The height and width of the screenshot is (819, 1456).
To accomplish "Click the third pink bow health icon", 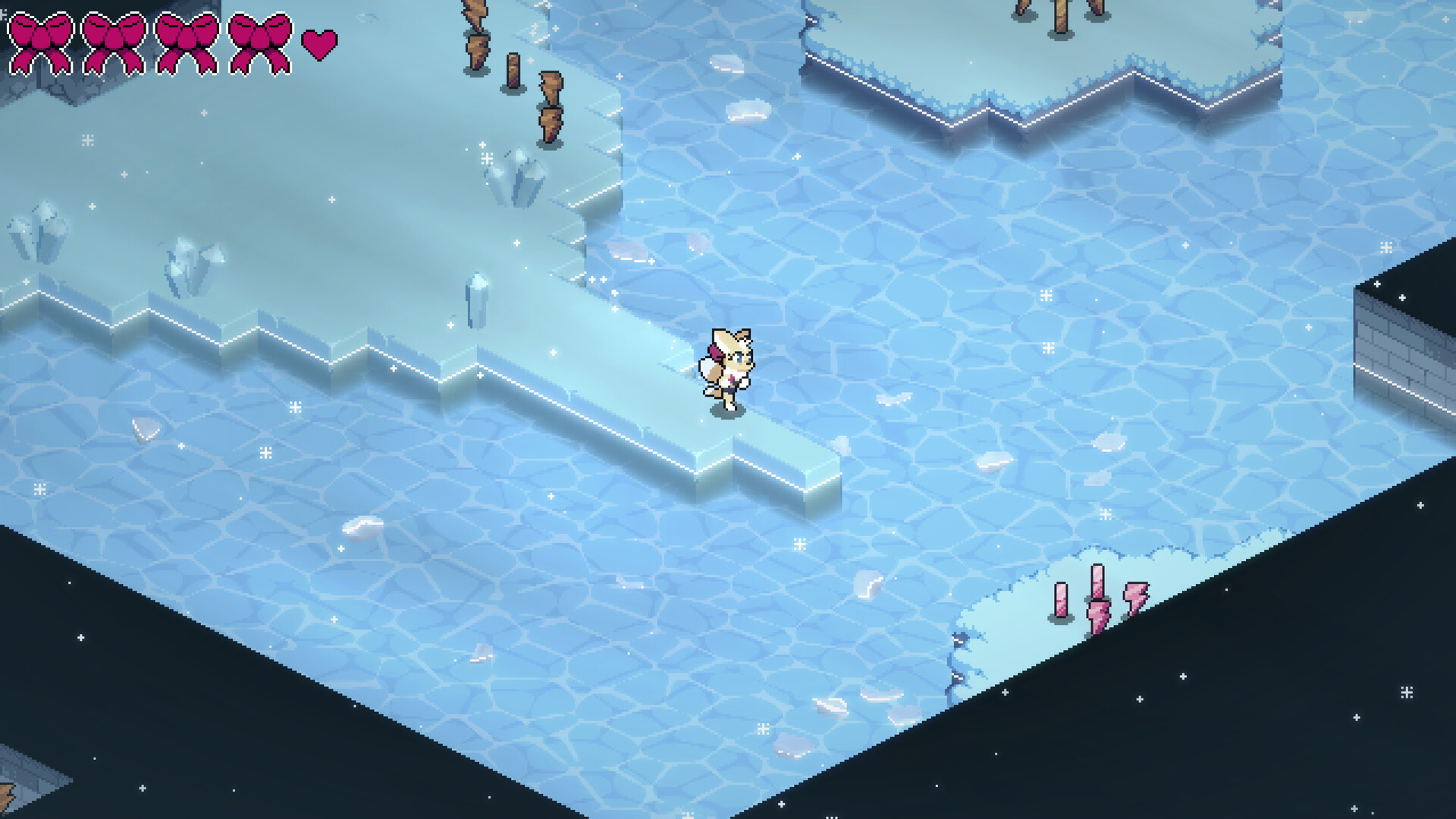I will (x=187, y=42).
